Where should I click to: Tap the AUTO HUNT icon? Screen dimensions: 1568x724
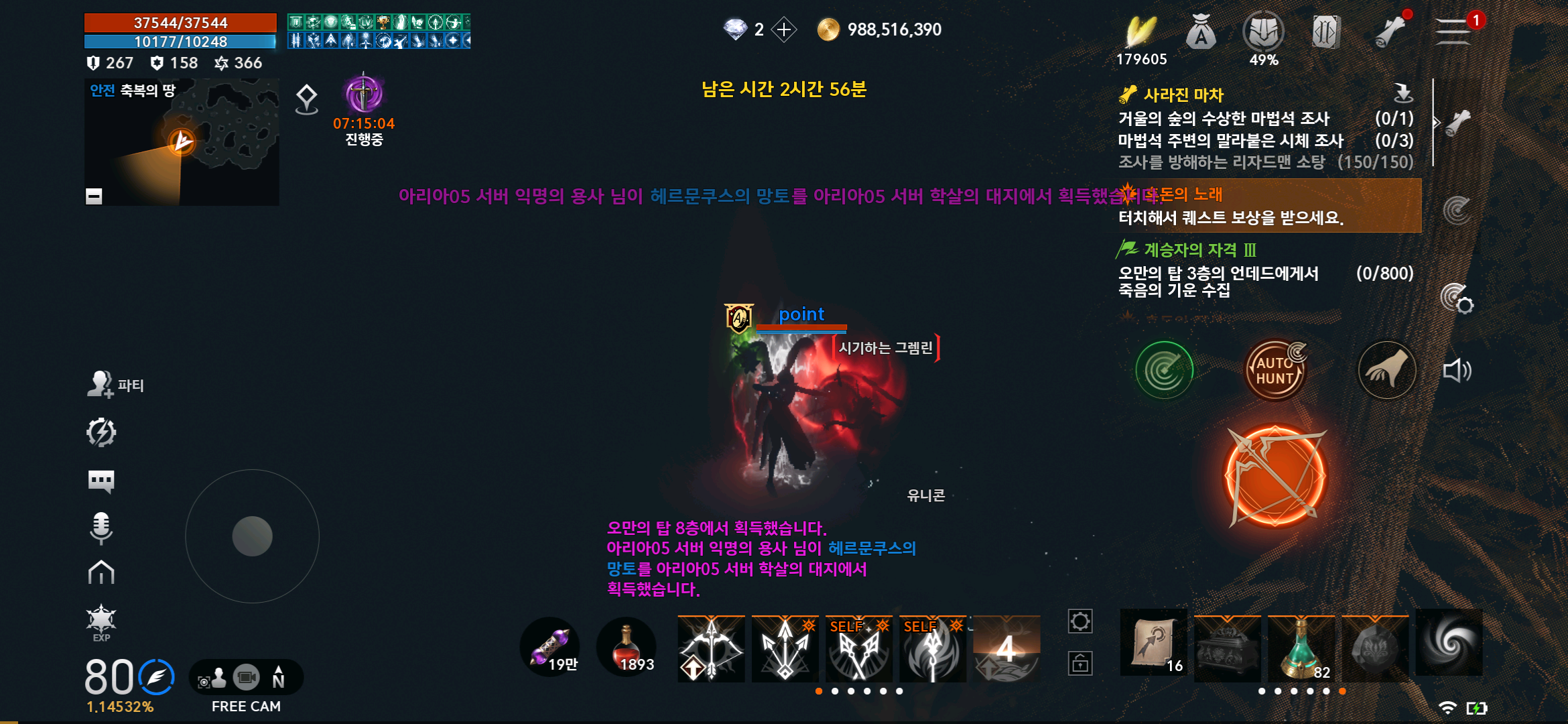tap(1275, 369)
